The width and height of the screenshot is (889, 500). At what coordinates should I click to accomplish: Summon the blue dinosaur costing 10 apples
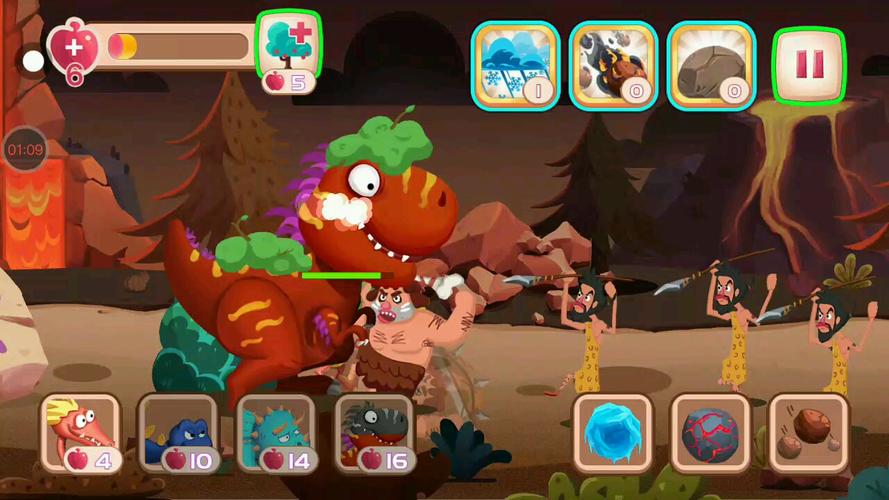[x=179, y=434]
